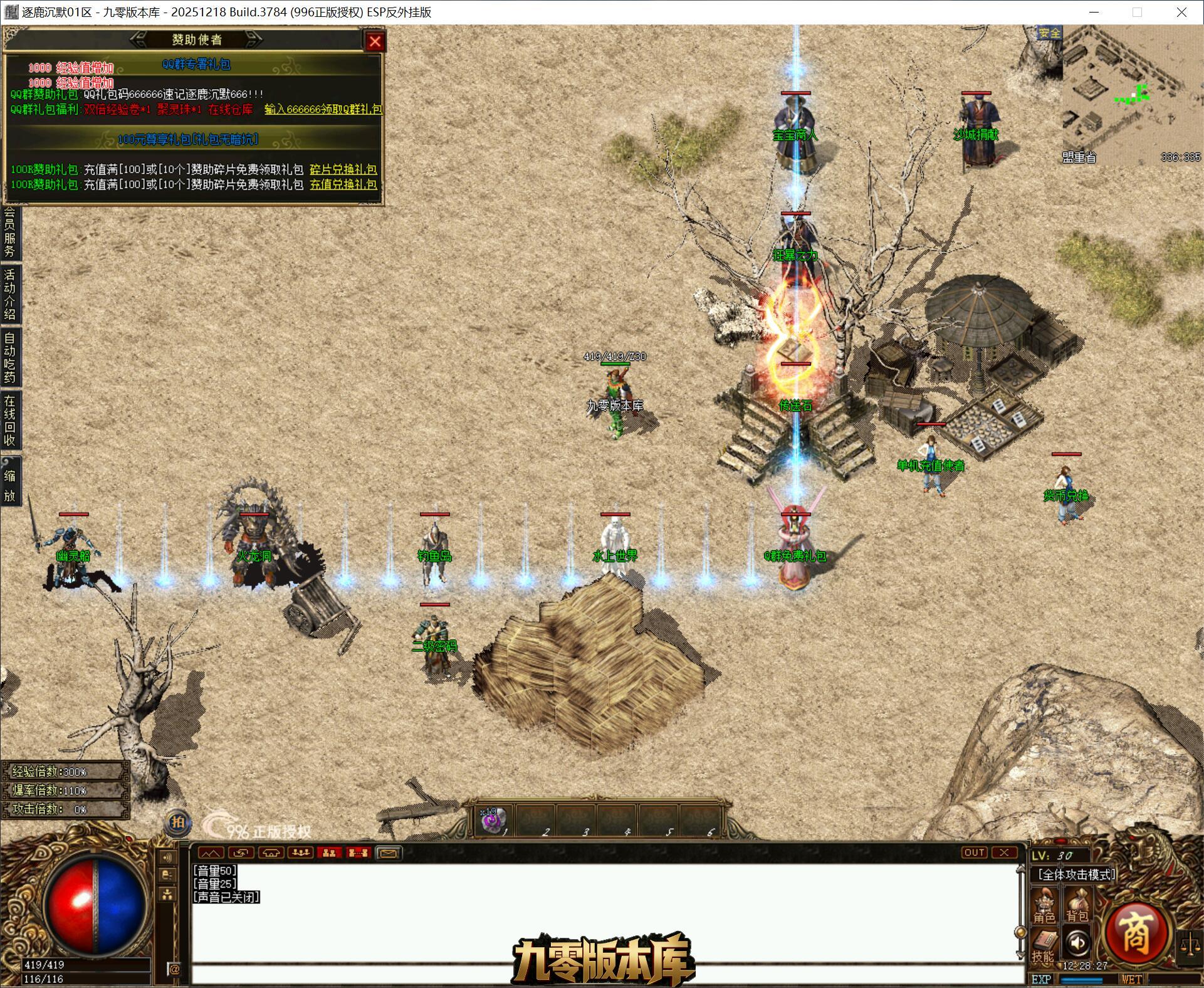Claim the Q群礼包 via the 输入666666 link

[323, 109]
